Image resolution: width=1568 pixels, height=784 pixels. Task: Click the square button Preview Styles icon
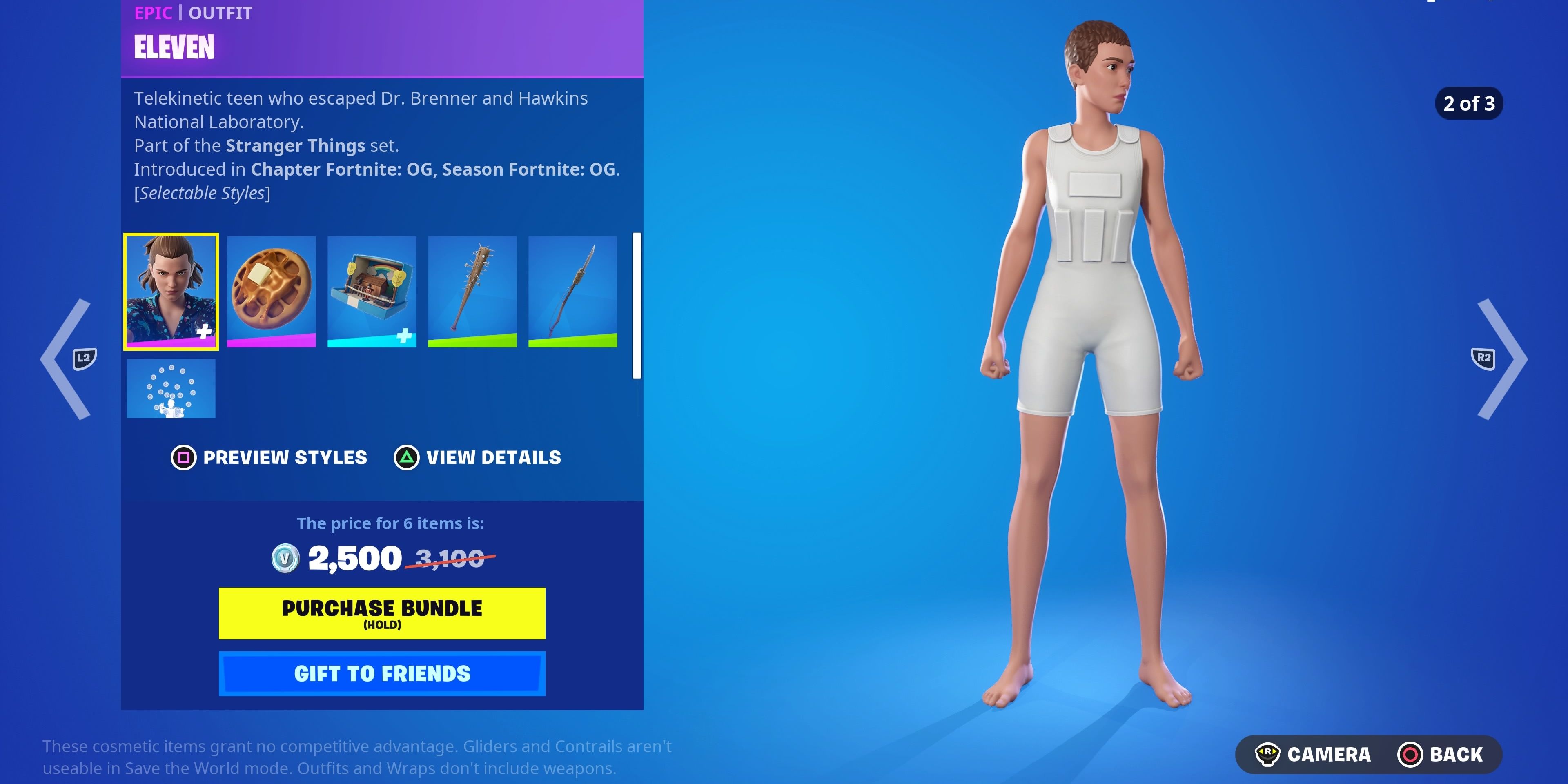183,458
